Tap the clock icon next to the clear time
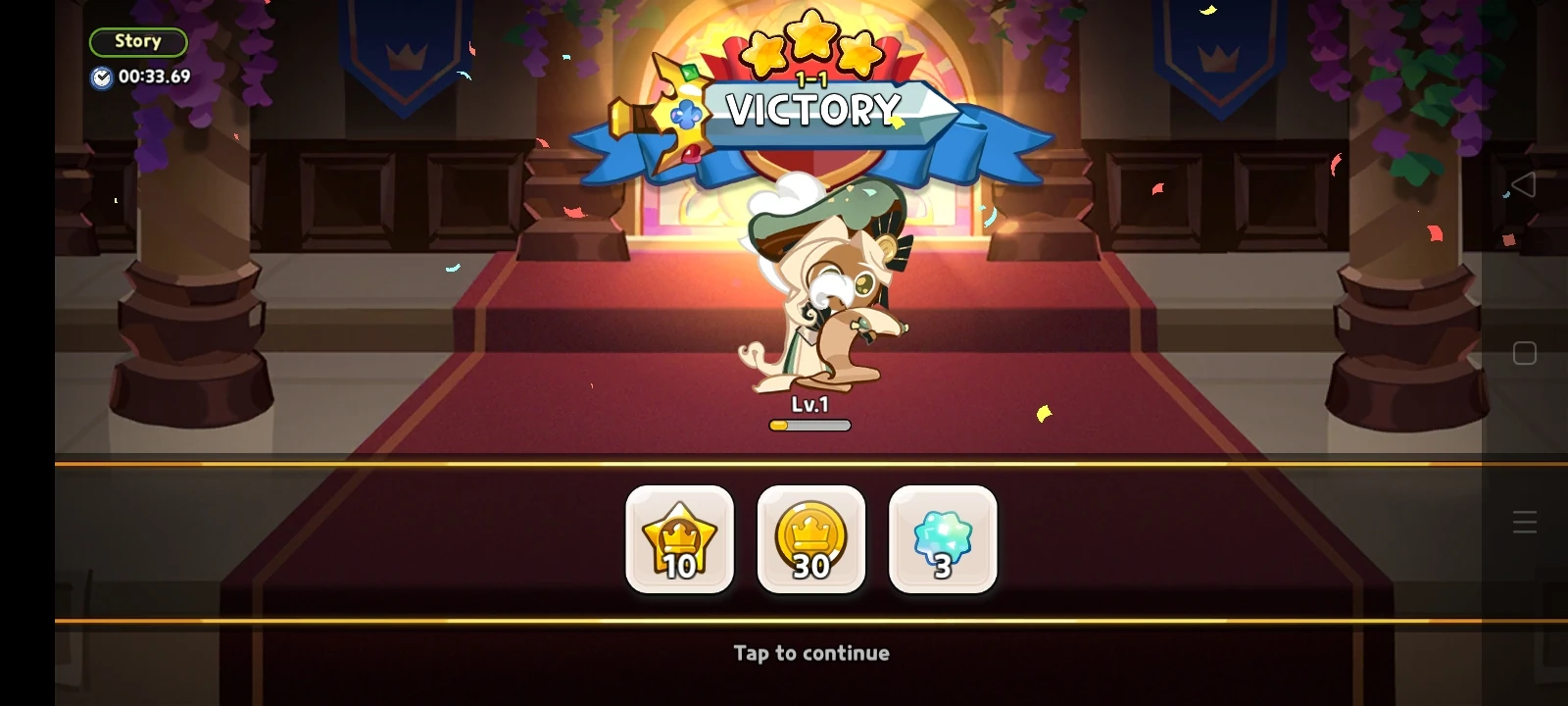The image size is (1568, 706). pos(101,77)
